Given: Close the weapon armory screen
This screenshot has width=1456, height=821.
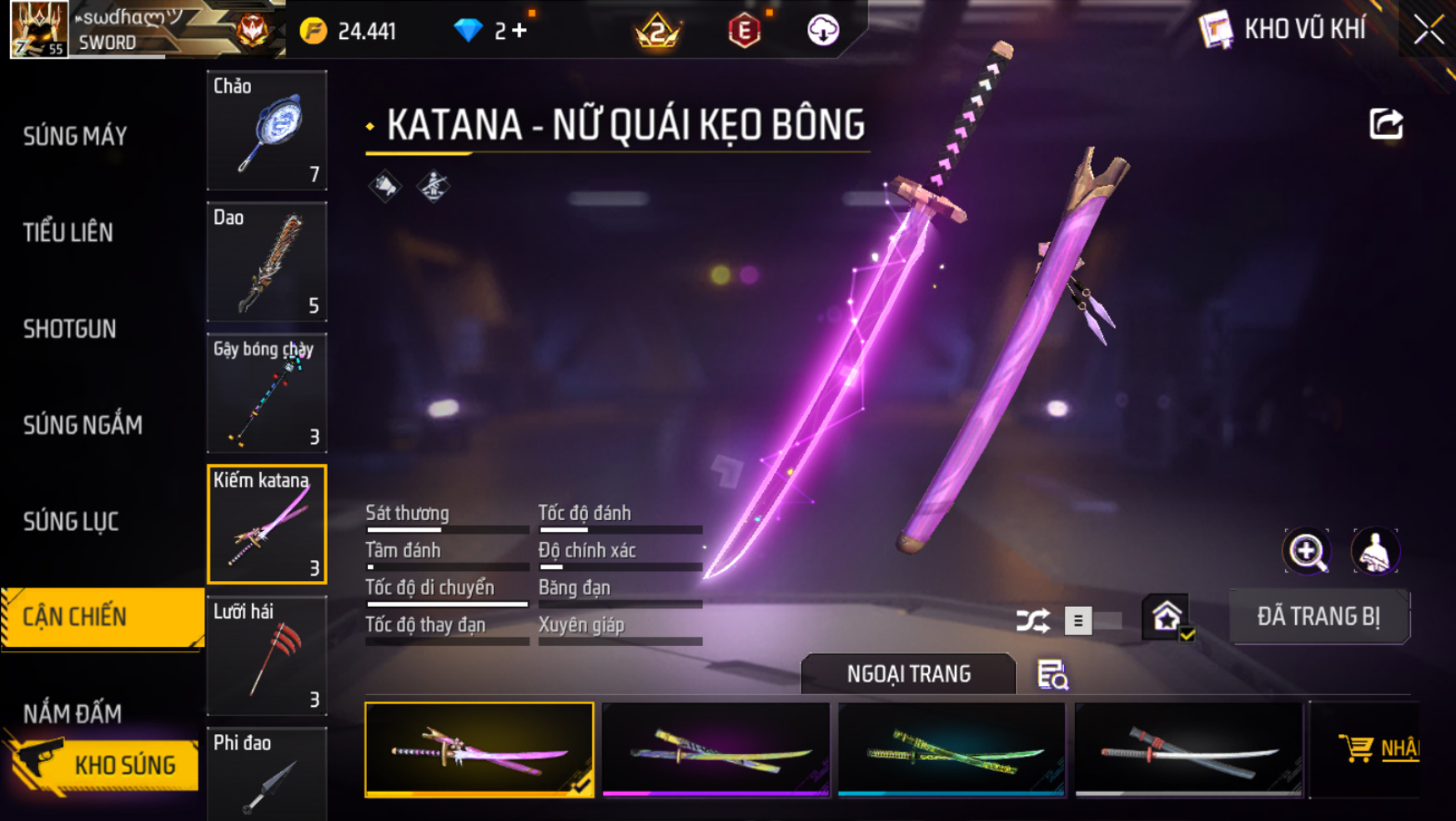Looking at the screenshot, I should [1428, 30].
